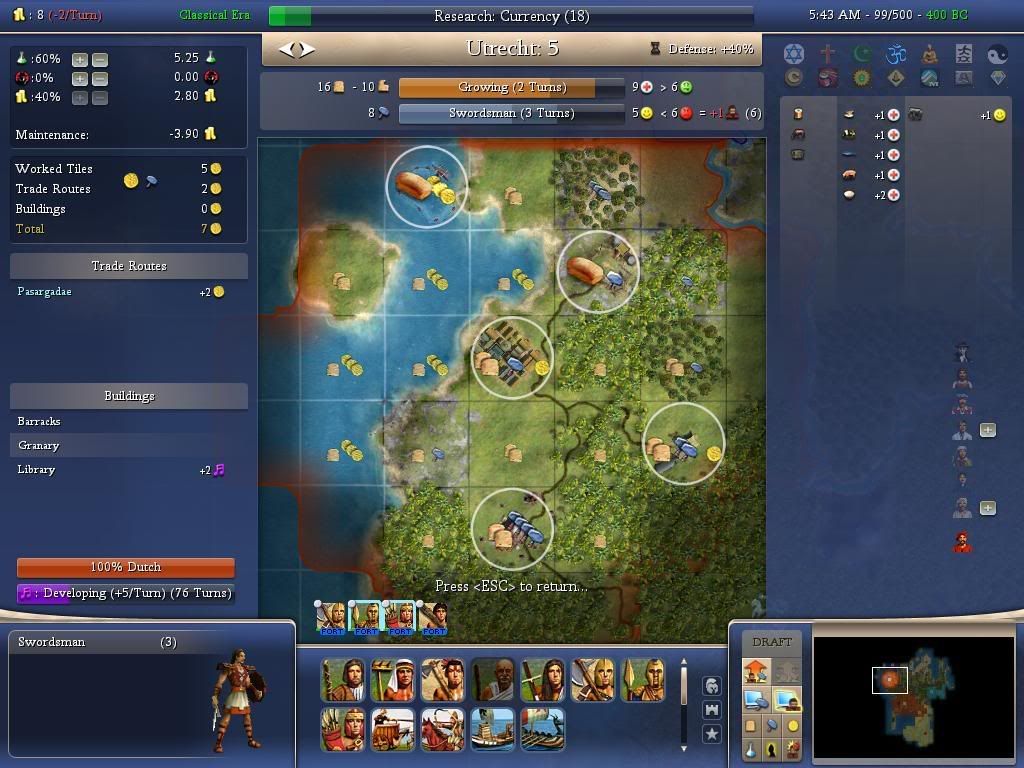Toggle the emphasize commerce gold coin button
1024x768 pixels.
pyautogui.click(x=793, y=725)
